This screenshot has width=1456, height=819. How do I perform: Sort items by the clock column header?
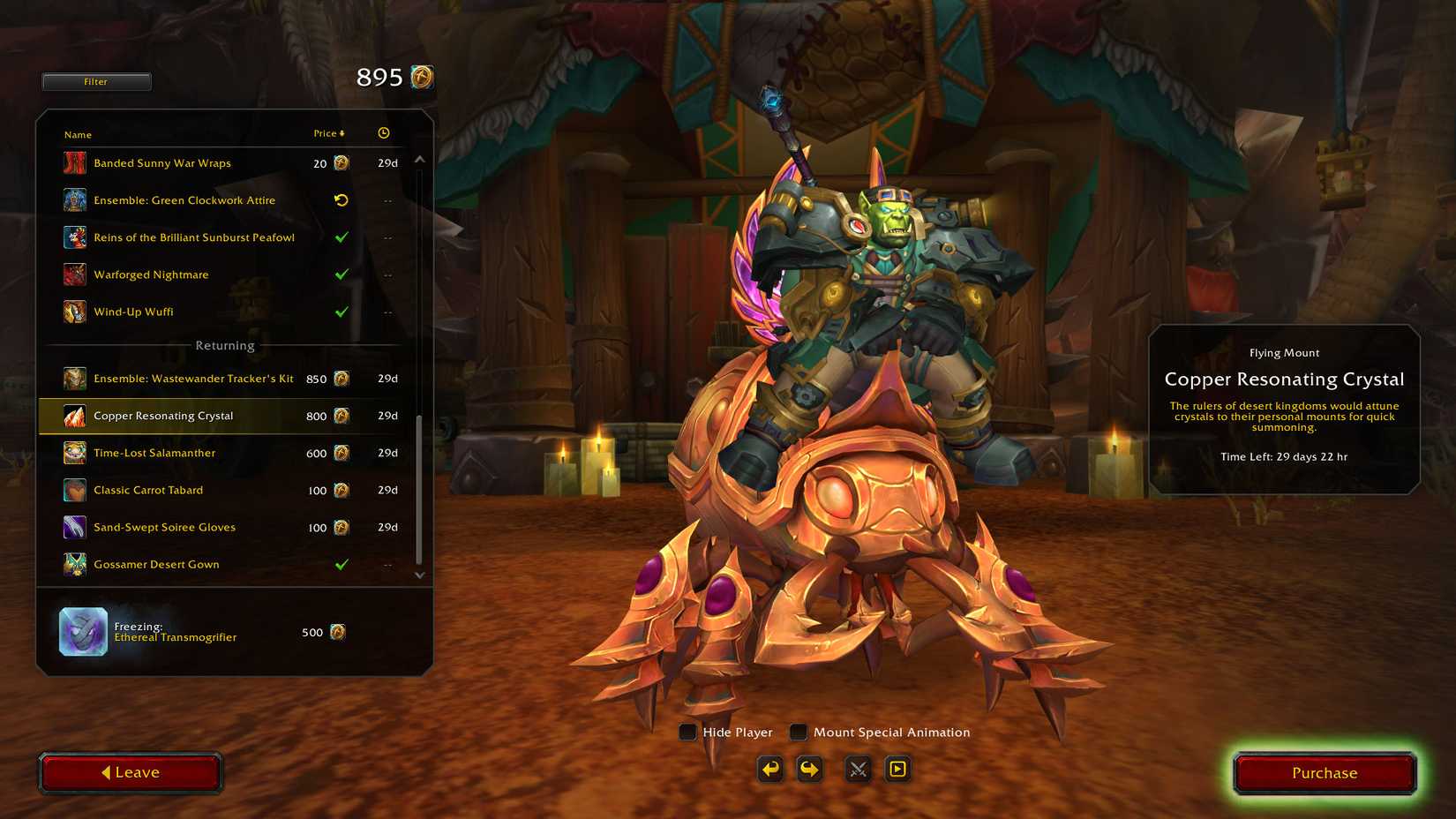point(383,132)
